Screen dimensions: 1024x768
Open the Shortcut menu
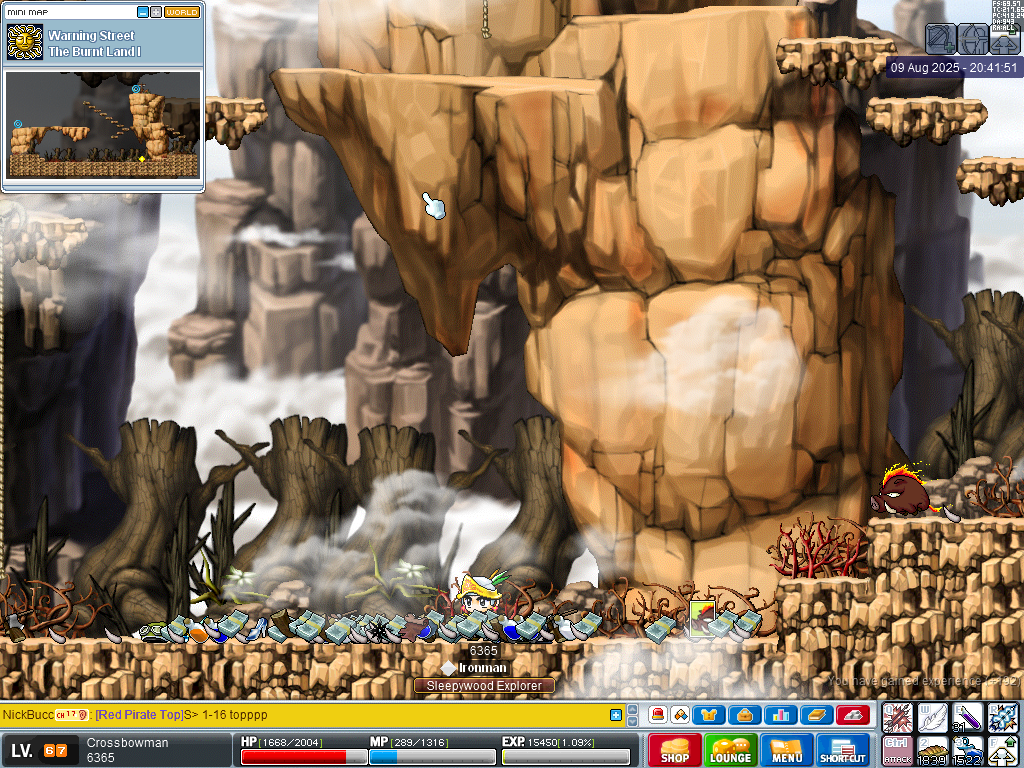[x=843, y=750]
